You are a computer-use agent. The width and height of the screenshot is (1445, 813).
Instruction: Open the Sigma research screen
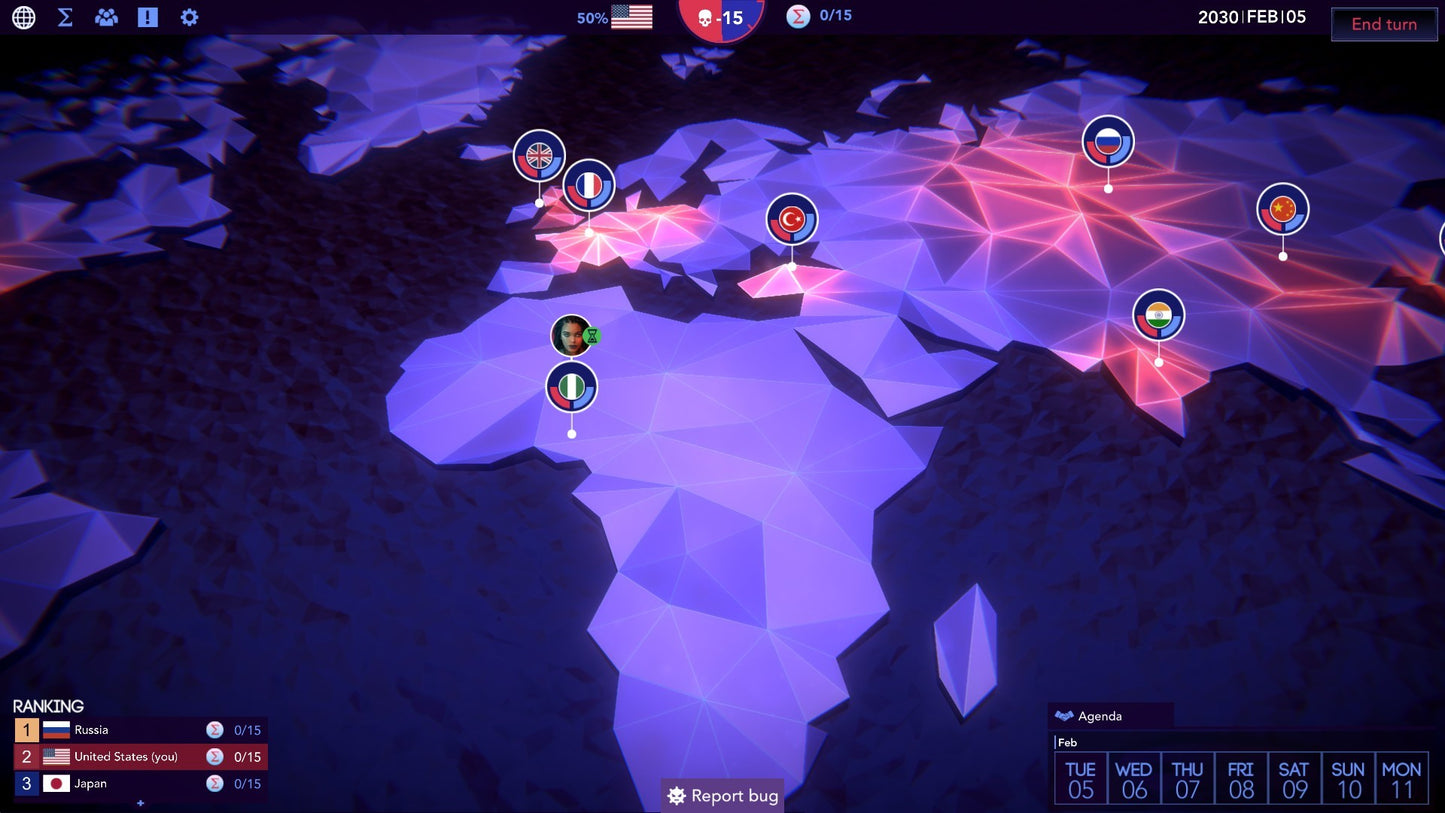(x=64, y=17)
